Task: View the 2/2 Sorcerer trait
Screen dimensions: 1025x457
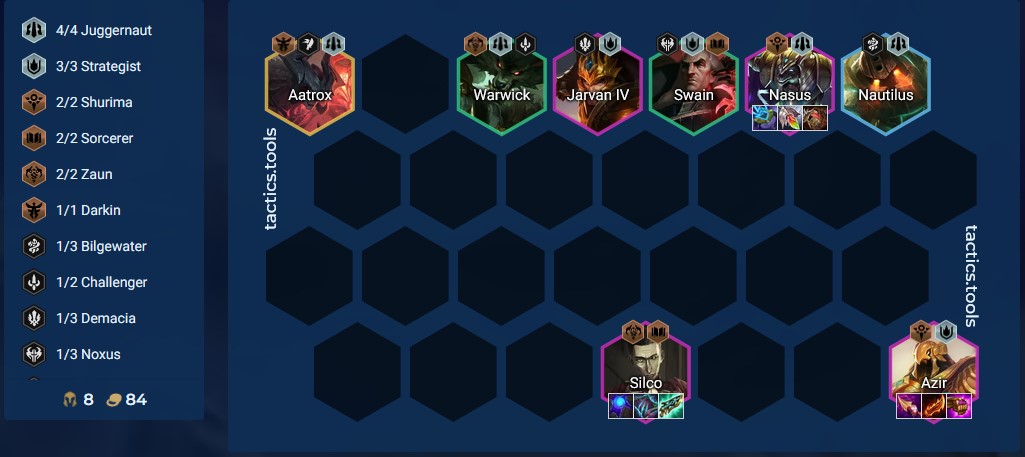Action: tap(104, 138)
